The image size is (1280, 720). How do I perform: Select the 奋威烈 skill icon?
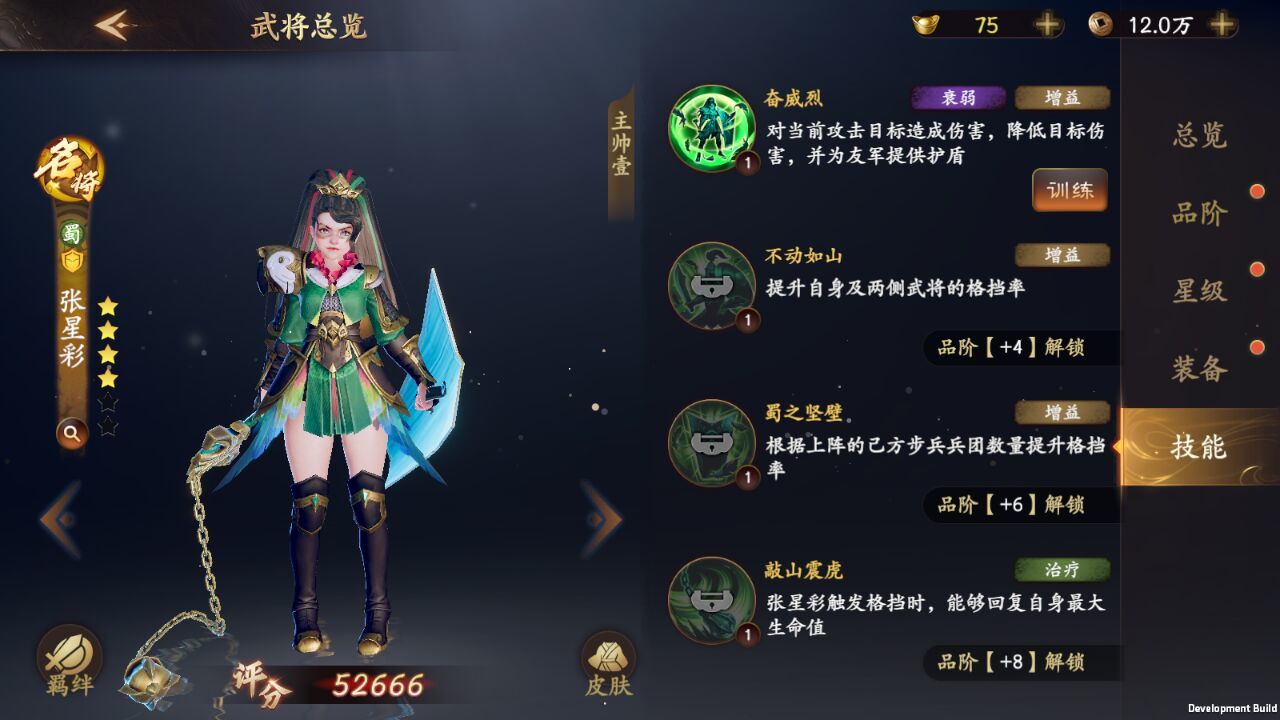point(710,125)
